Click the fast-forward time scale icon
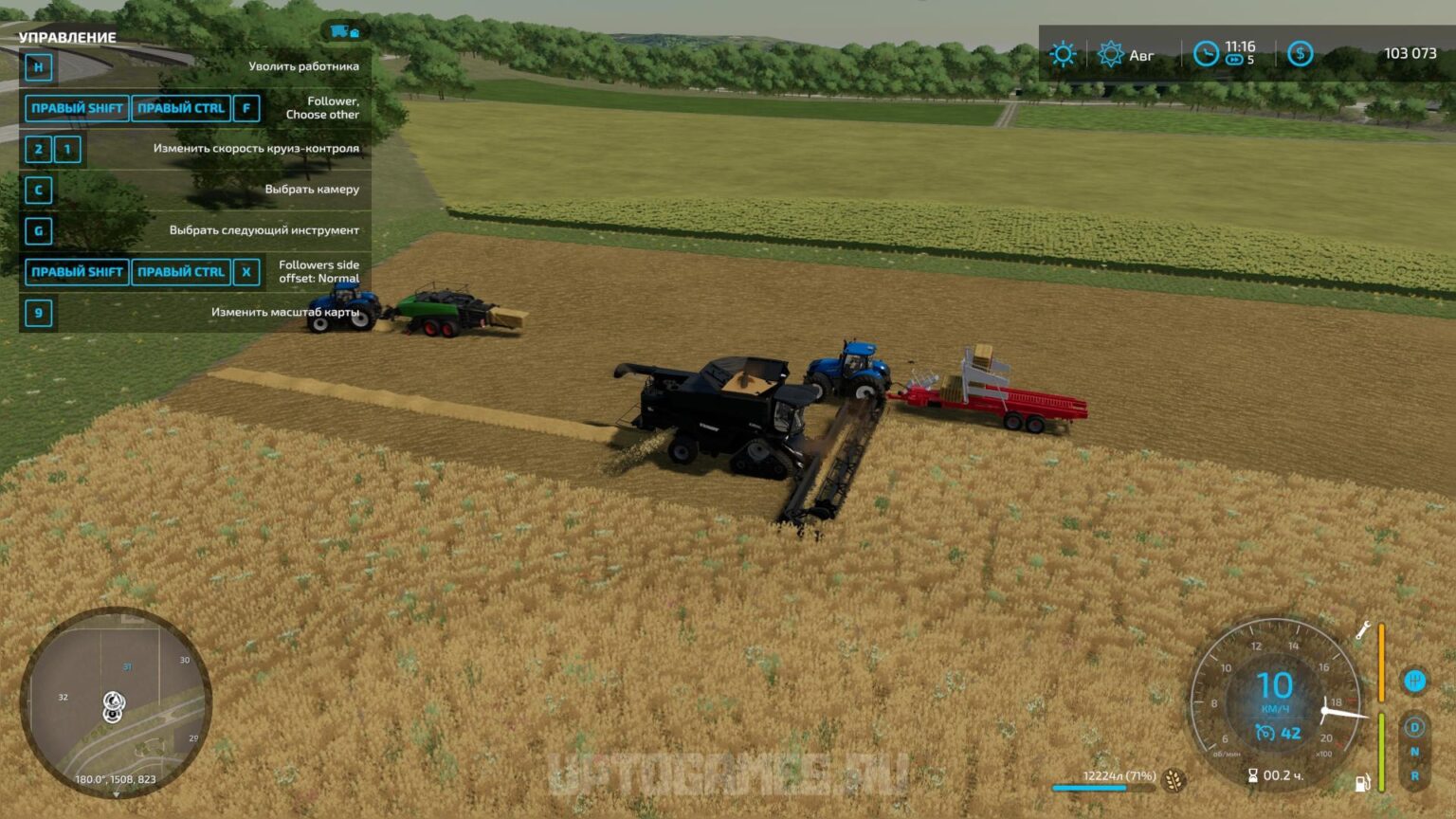 (1233, 58)
